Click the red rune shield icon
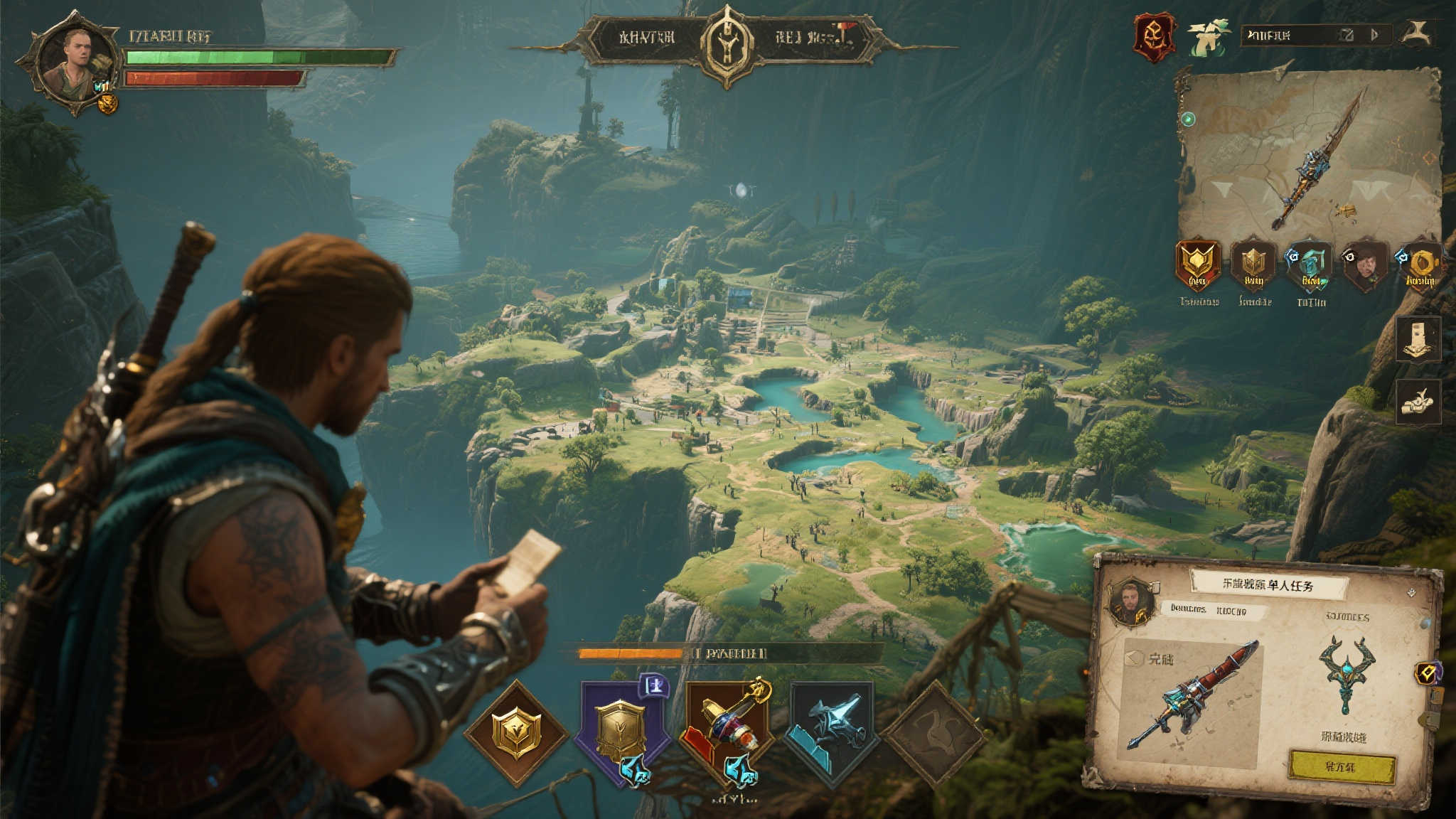 pos(1154,36)
